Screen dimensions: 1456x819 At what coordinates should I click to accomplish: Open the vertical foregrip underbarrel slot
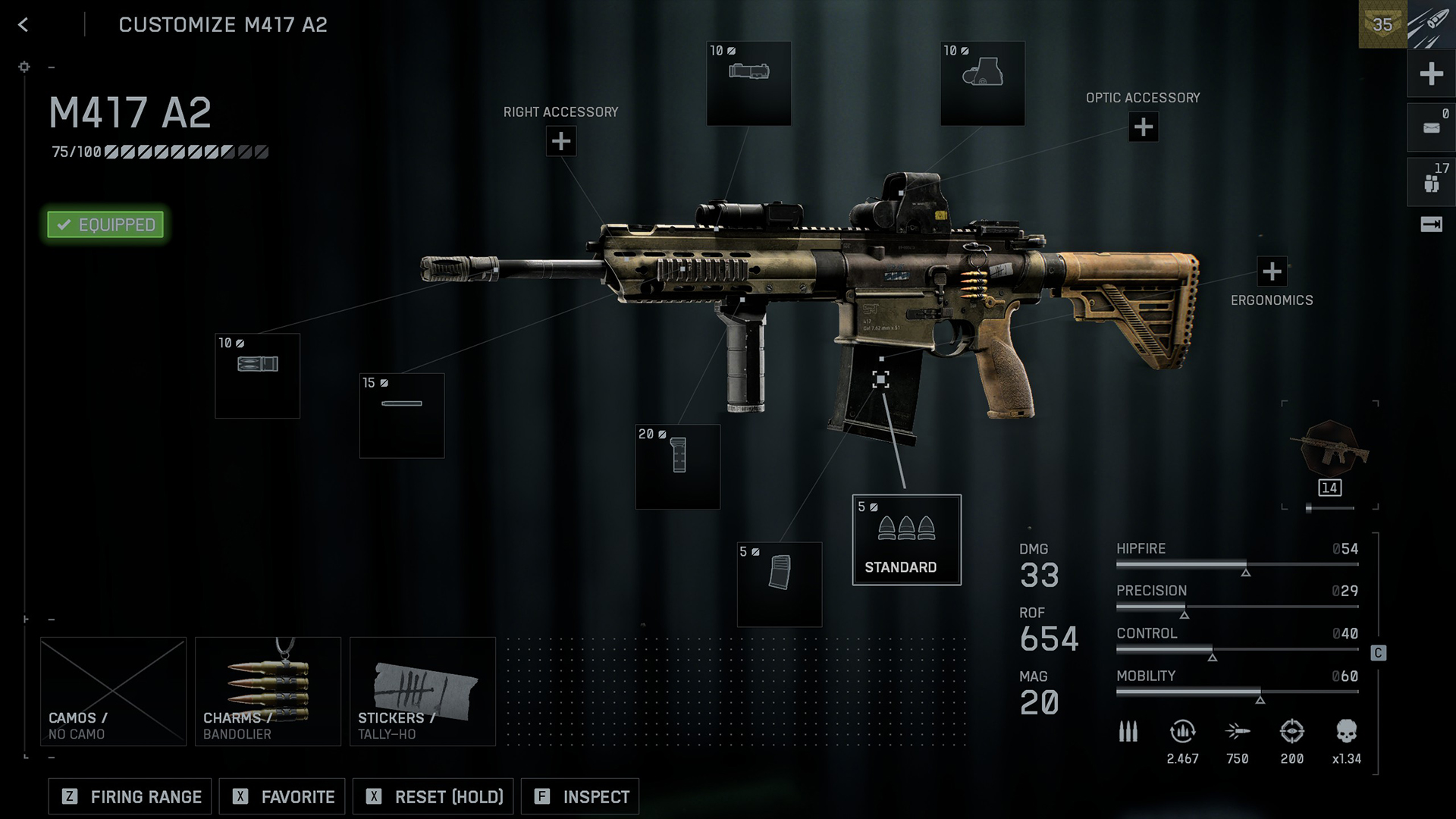[x=677, y=466]
